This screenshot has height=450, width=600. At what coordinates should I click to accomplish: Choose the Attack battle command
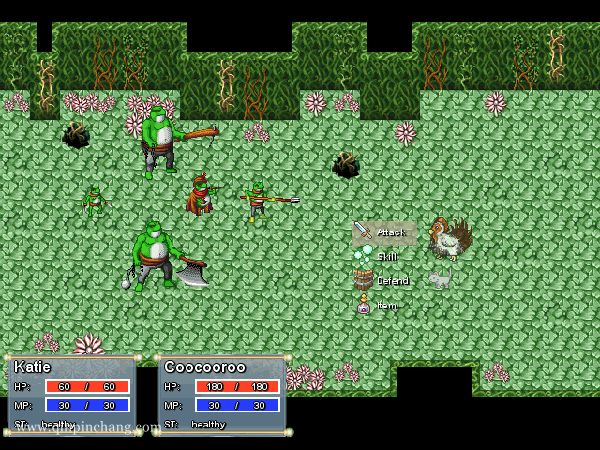tap(383, 232)
